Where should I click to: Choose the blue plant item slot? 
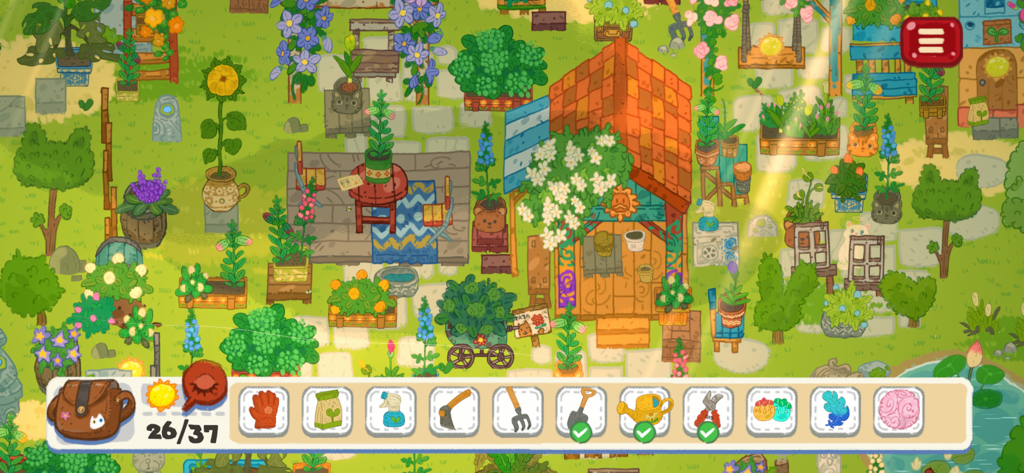(x=835, y=410)
